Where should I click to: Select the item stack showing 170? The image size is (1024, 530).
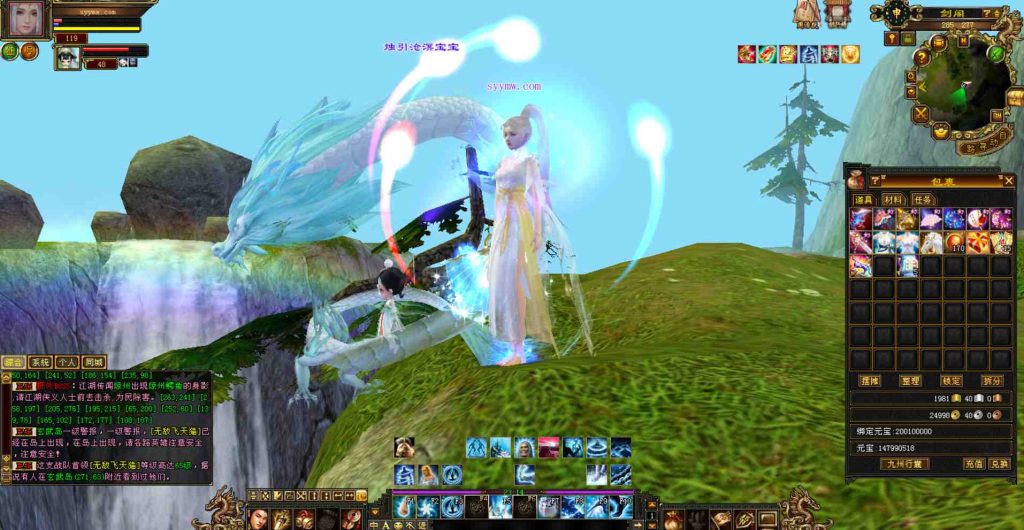954,242
